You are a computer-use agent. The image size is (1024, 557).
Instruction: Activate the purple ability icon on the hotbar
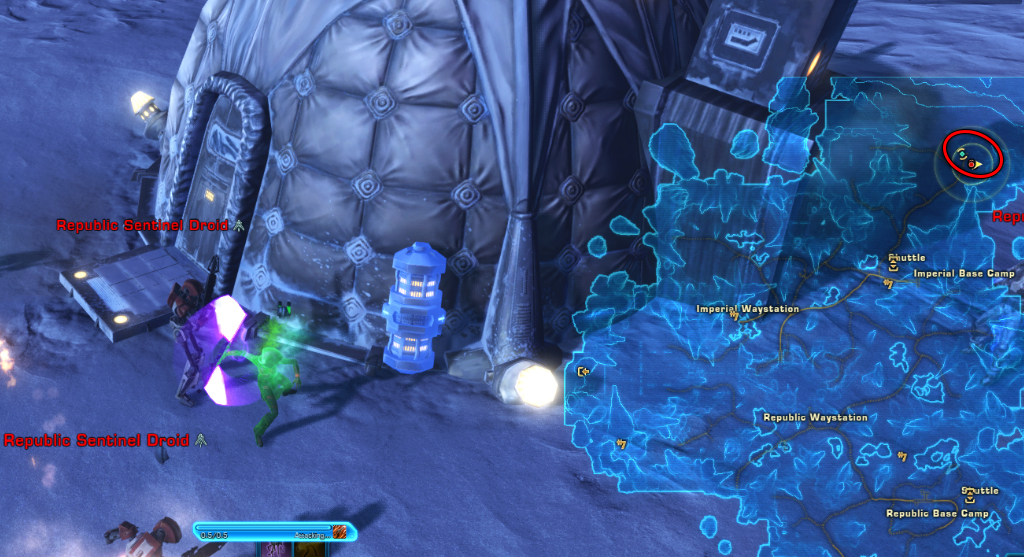tap(275, 550)
